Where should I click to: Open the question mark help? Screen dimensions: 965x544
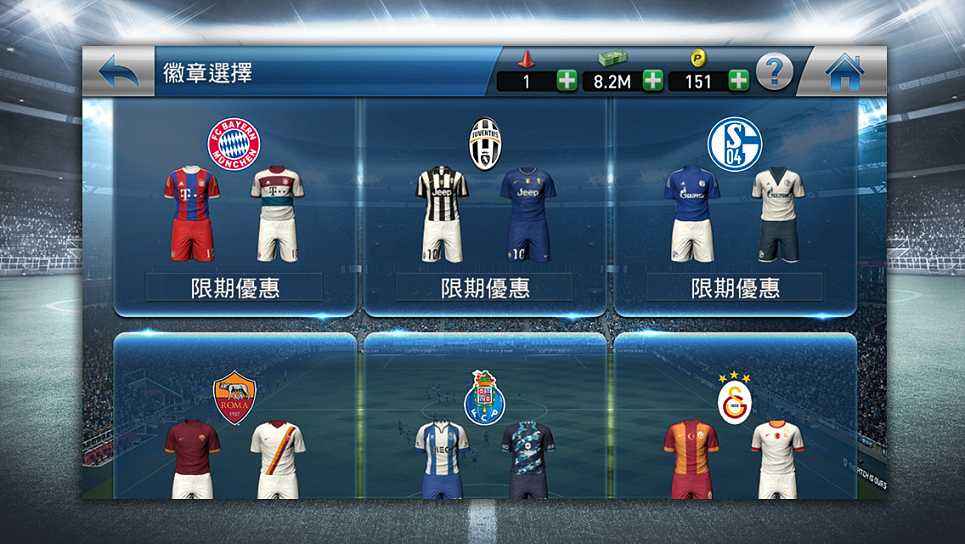tap(774, 71)
